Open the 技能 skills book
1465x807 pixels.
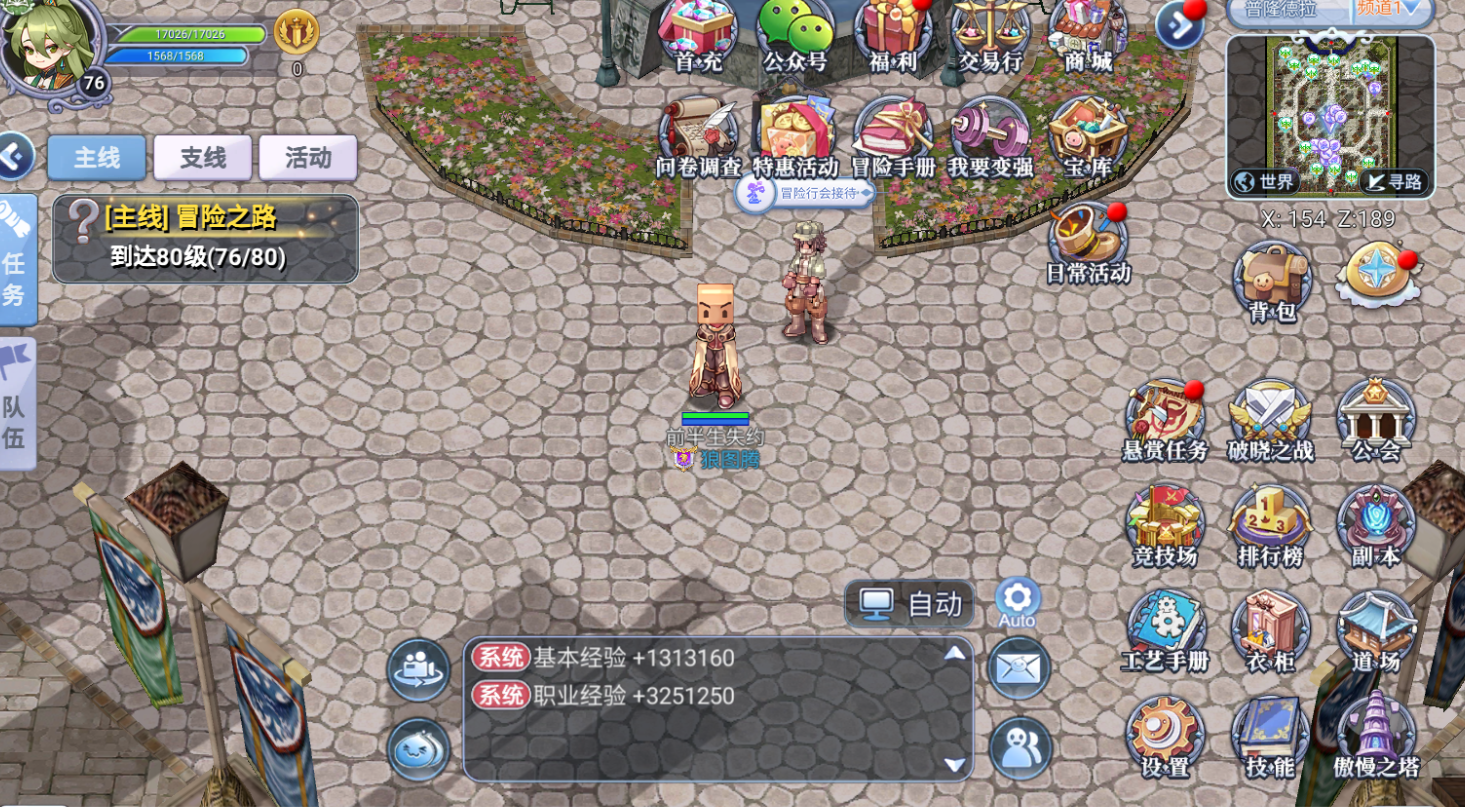point(1271,736)
